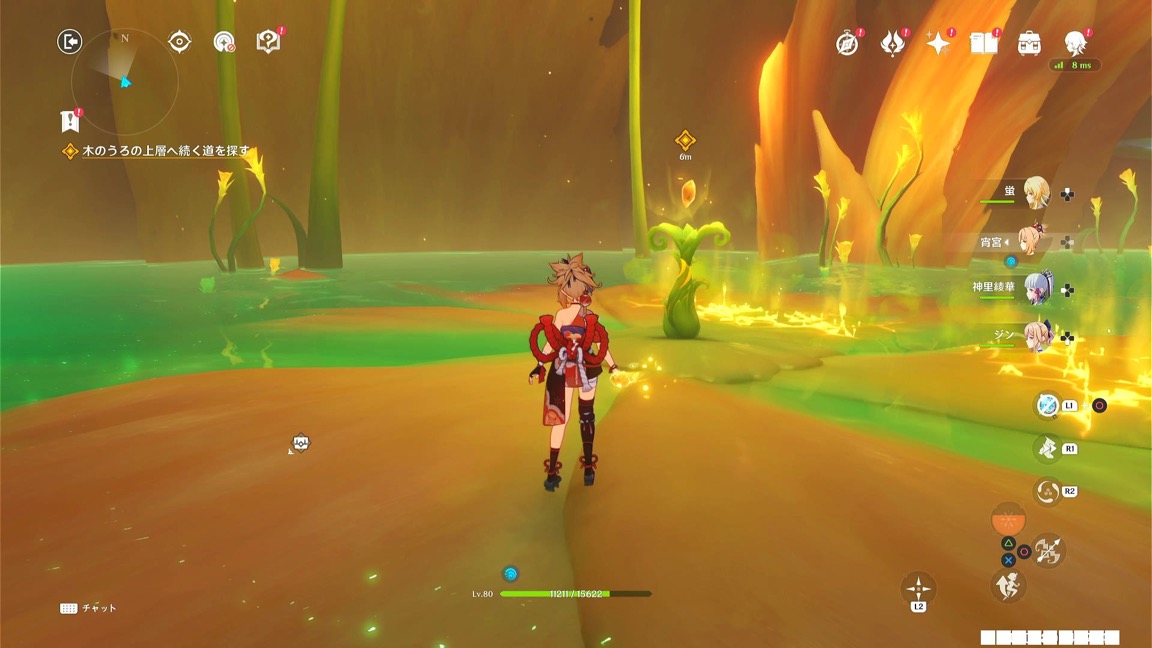Open the adventurer handbook book icon
Image resolution: width=1152 pixels, height=648 pixels.
984,44
